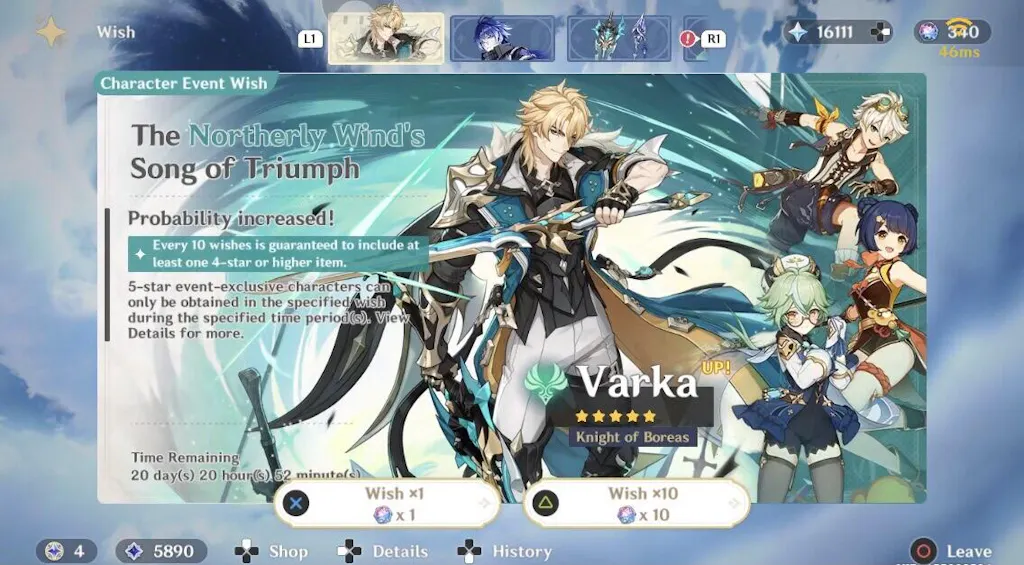Make a single wish with Wish ×1

pyautogui.click(x=388, y=503)
